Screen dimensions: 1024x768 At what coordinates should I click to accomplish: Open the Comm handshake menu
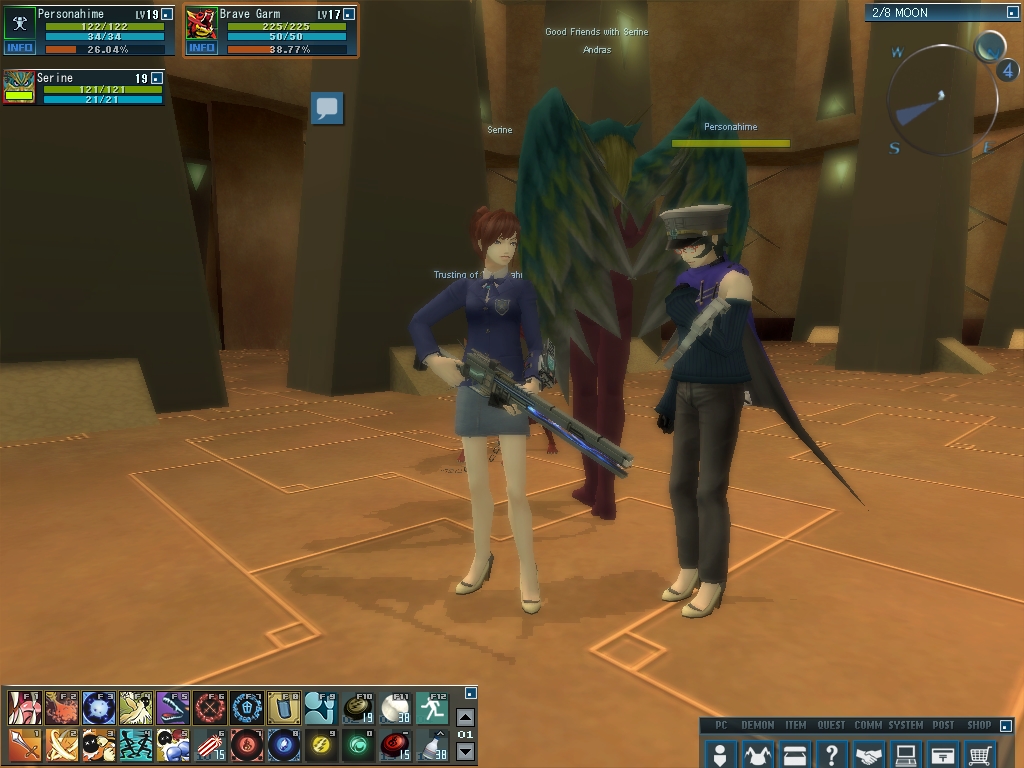click(x=868, y=754)
